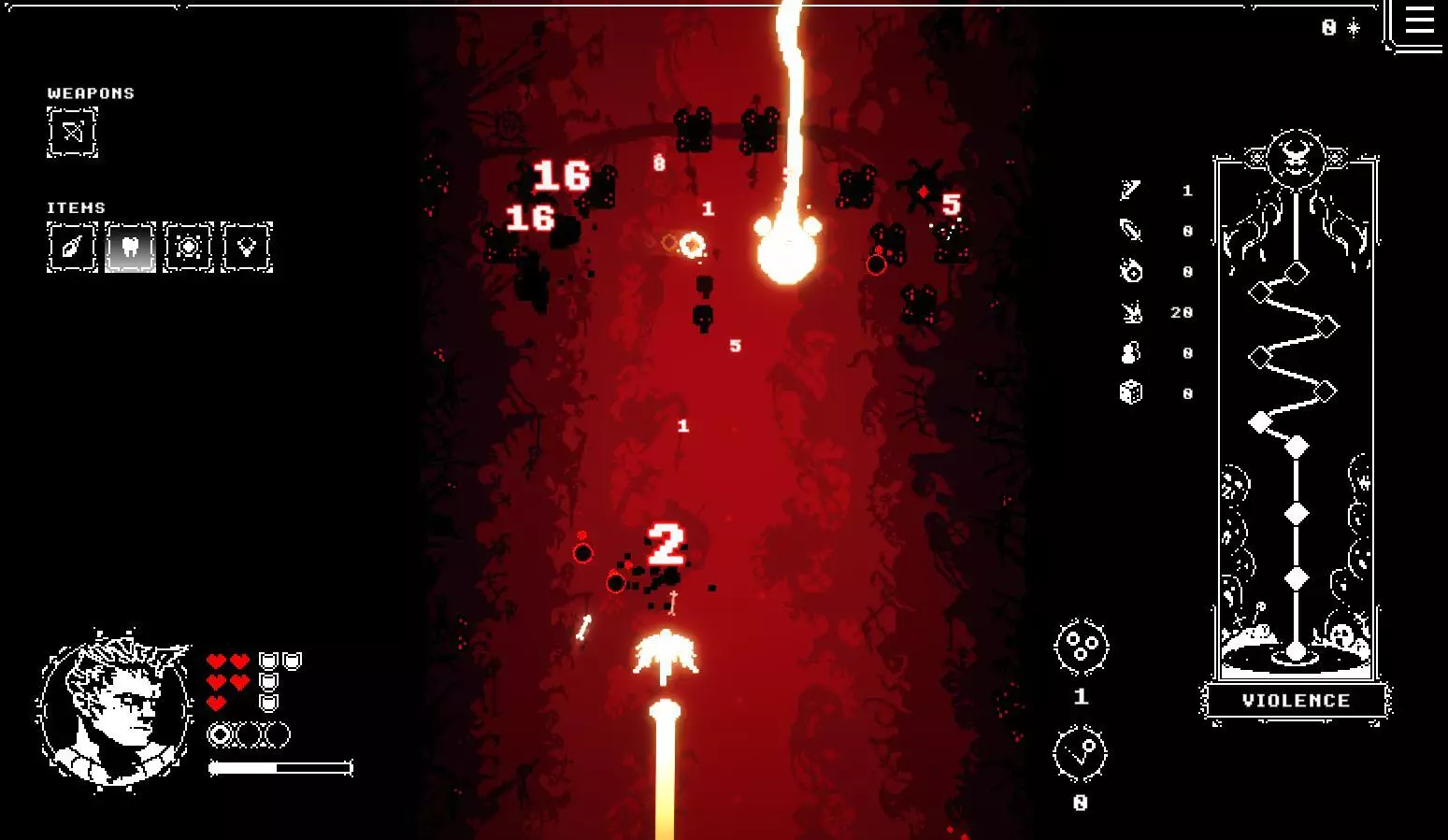Select the bow weapon slot

coord(72,133)
